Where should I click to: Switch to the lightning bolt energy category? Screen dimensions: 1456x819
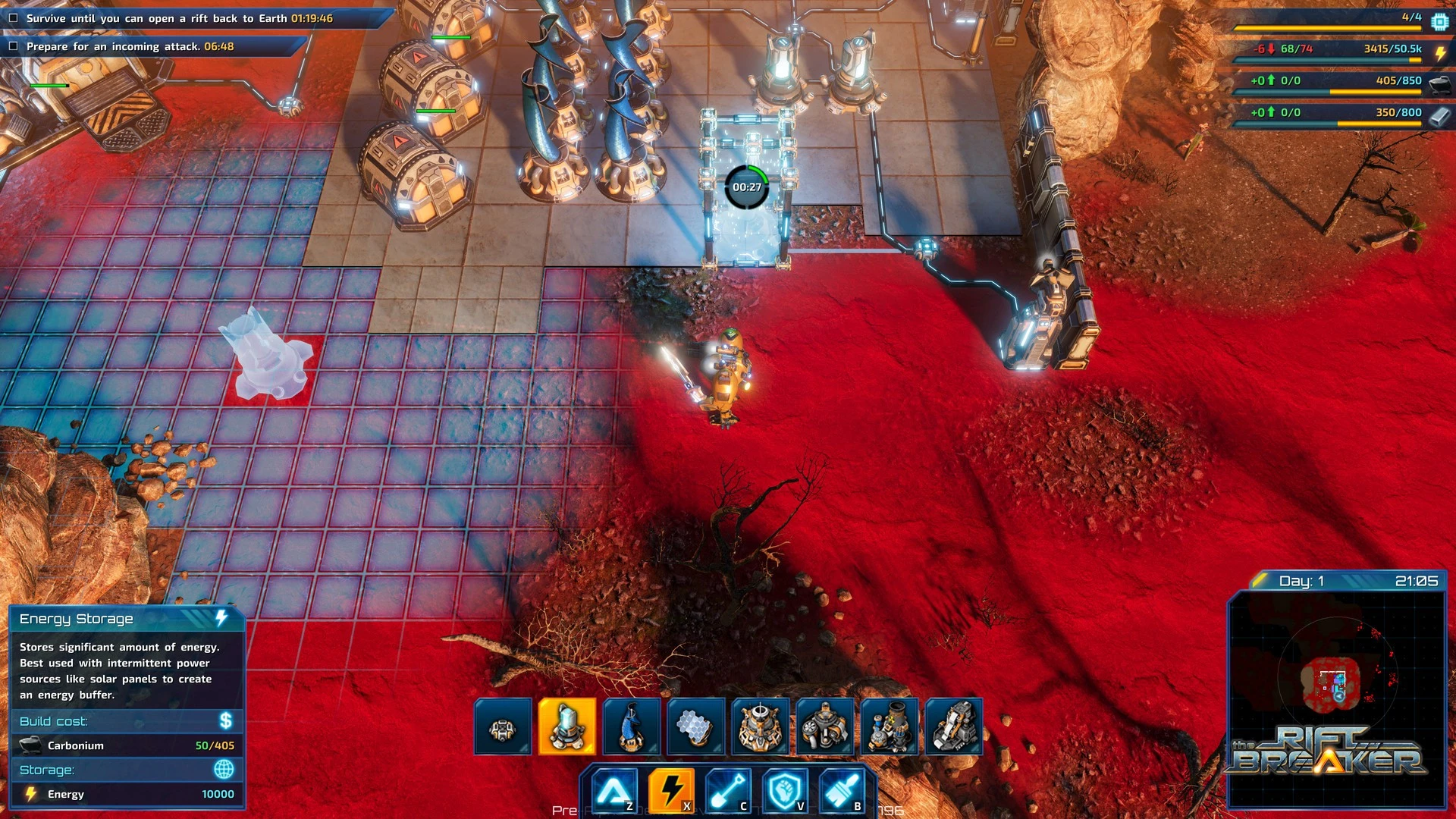click(x=670, y=790)
